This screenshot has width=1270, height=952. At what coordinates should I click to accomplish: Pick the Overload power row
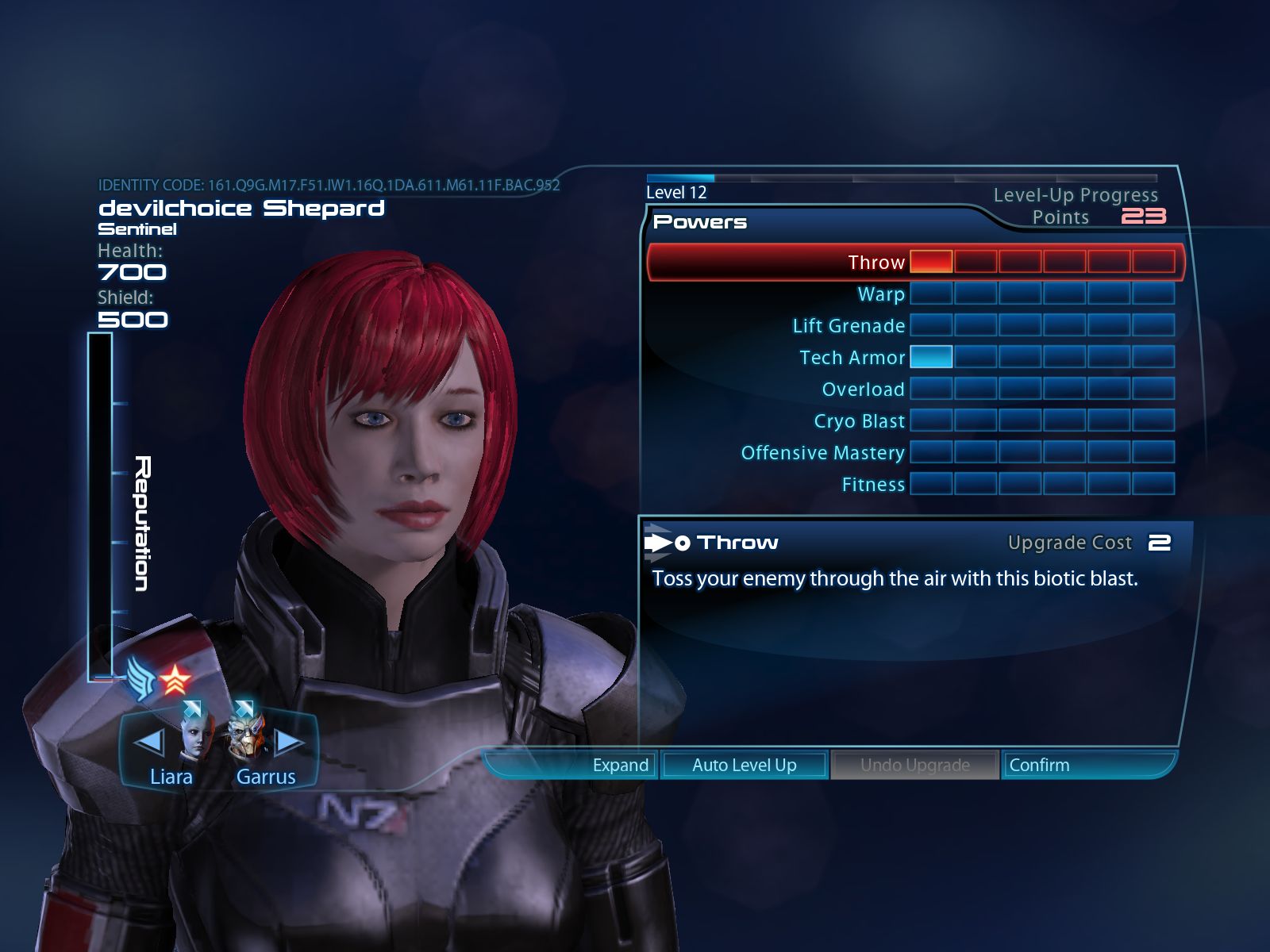tap(863, 390)
